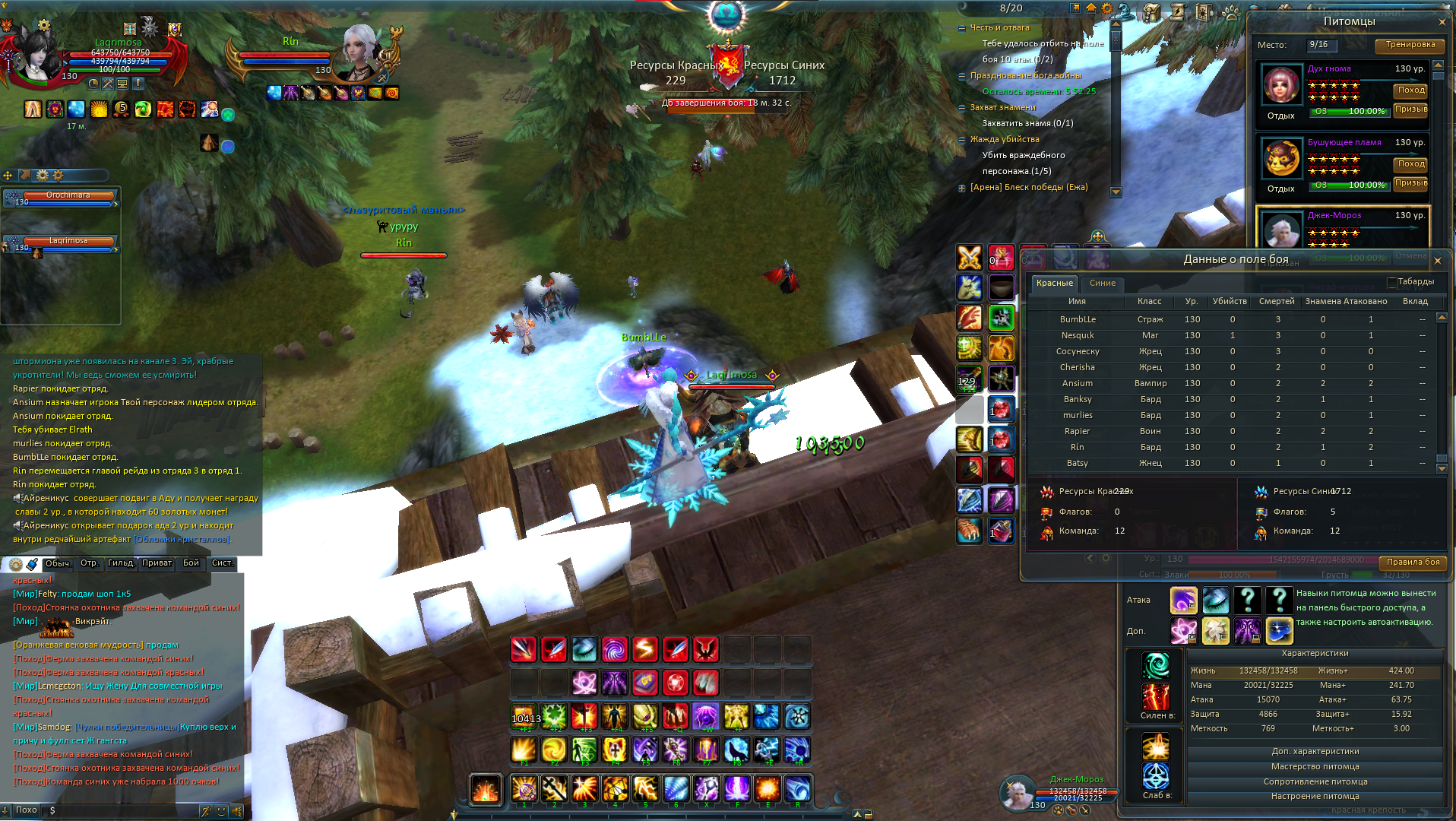Select the Бой chat tab
This screenshot has width=1456, height=821.
tap(191, 563)
